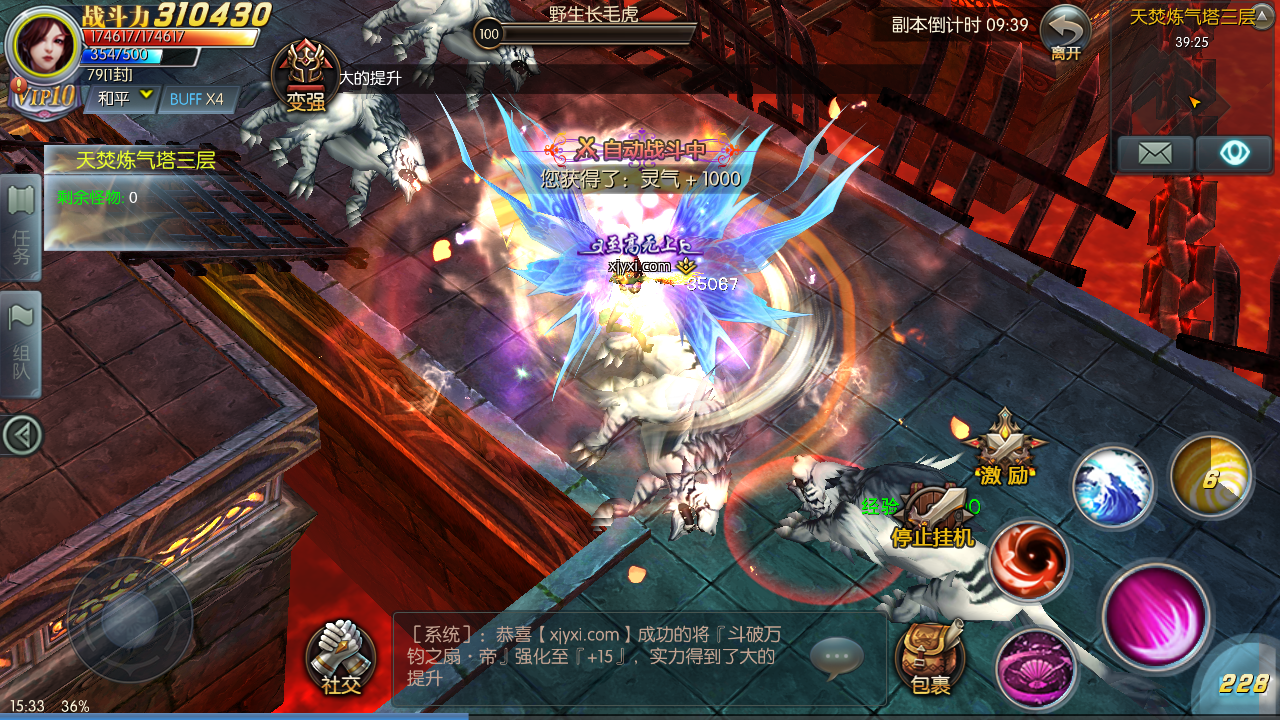Screen dimensions: 1280x720
Task: Use the red swirling vortex skill
Action: click(x=1029, y=560)
